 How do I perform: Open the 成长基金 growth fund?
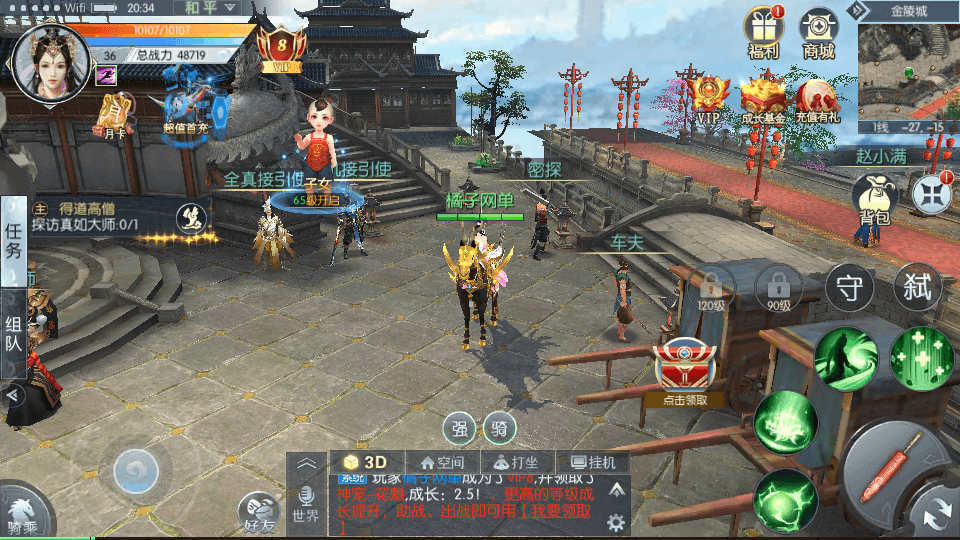point(762,100)
